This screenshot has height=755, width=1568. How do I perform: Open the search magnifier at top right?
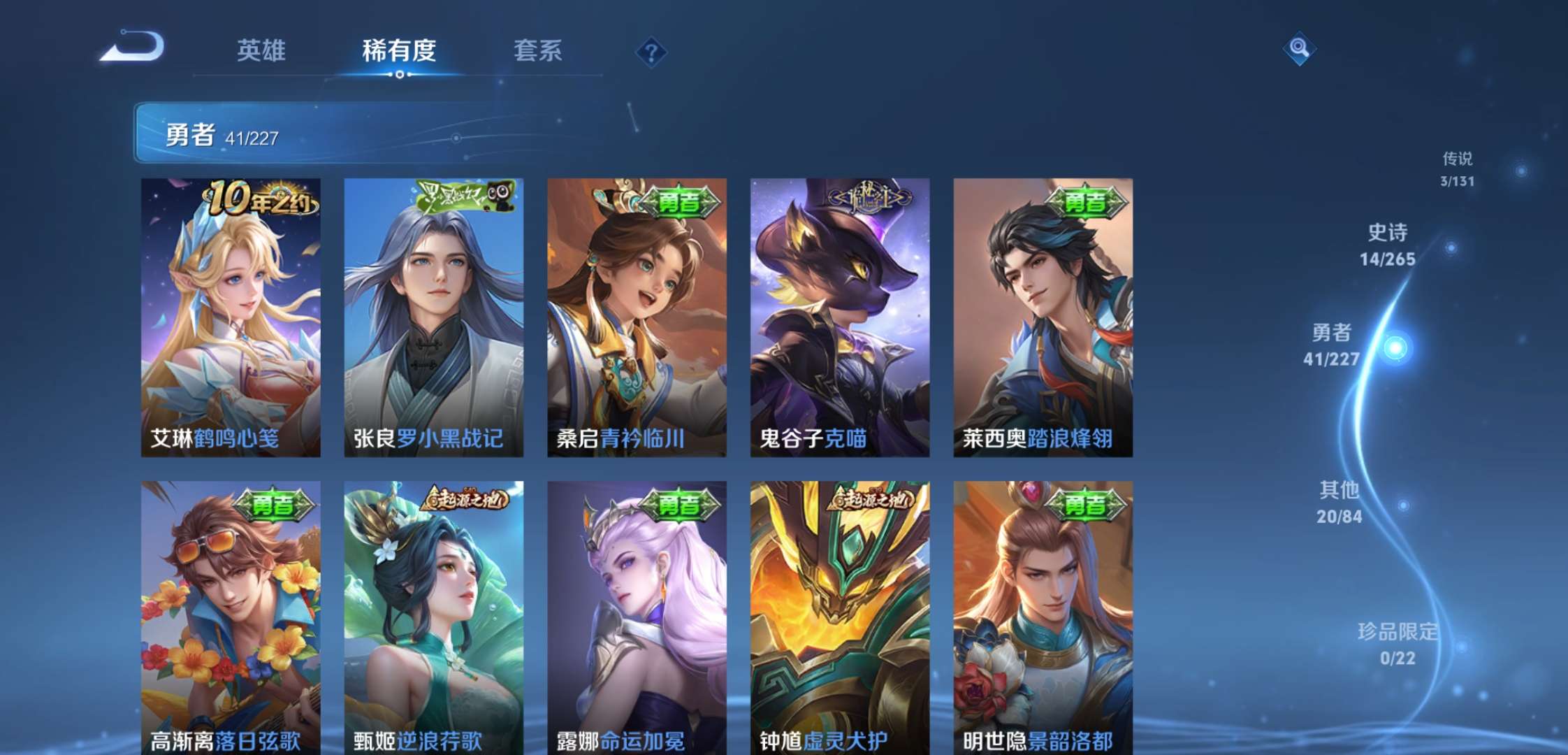[1298, 50]
